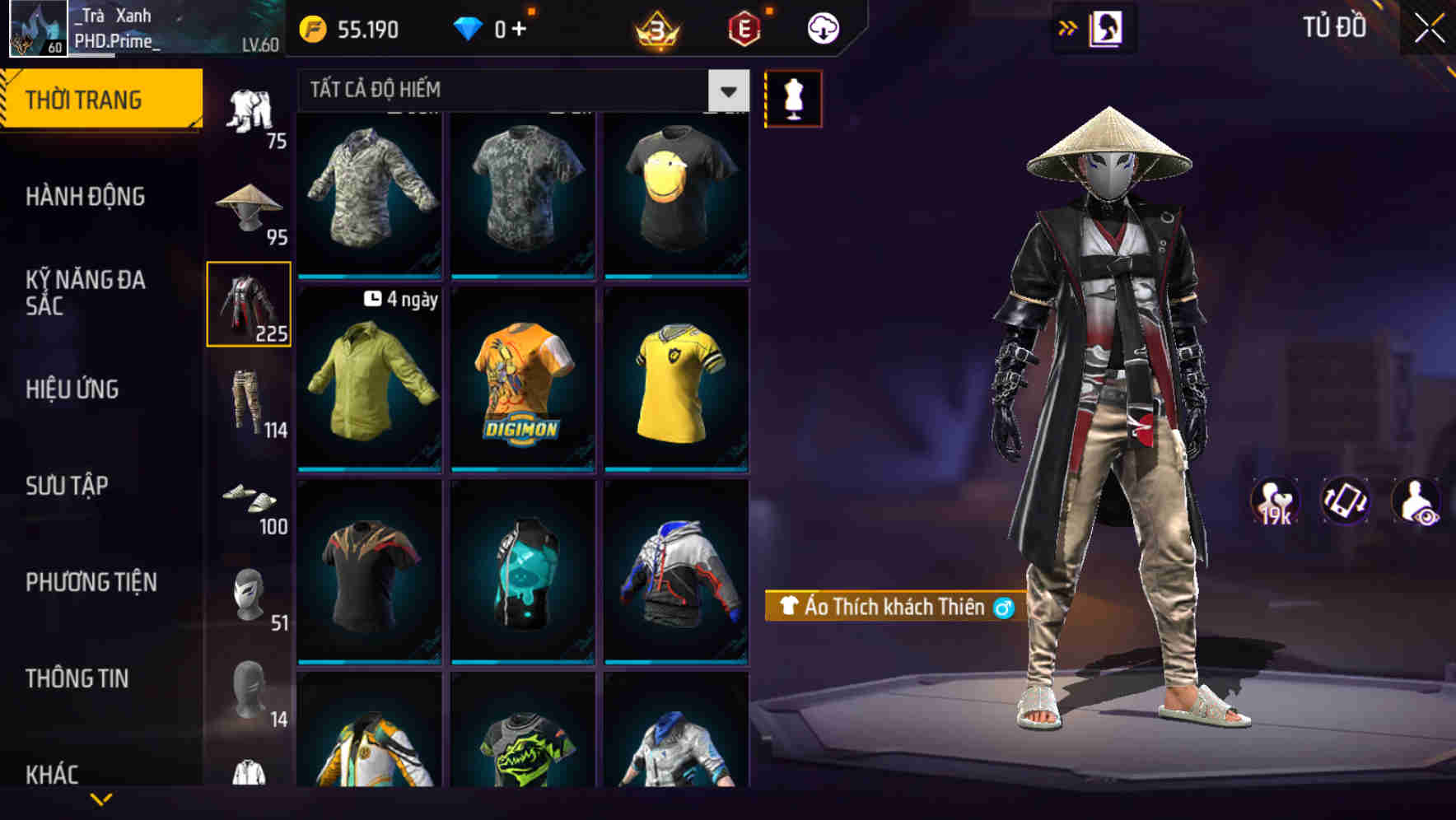Open the cloud download icon in top bar
The image size is (1456, 820).
(x=822, y=27)
